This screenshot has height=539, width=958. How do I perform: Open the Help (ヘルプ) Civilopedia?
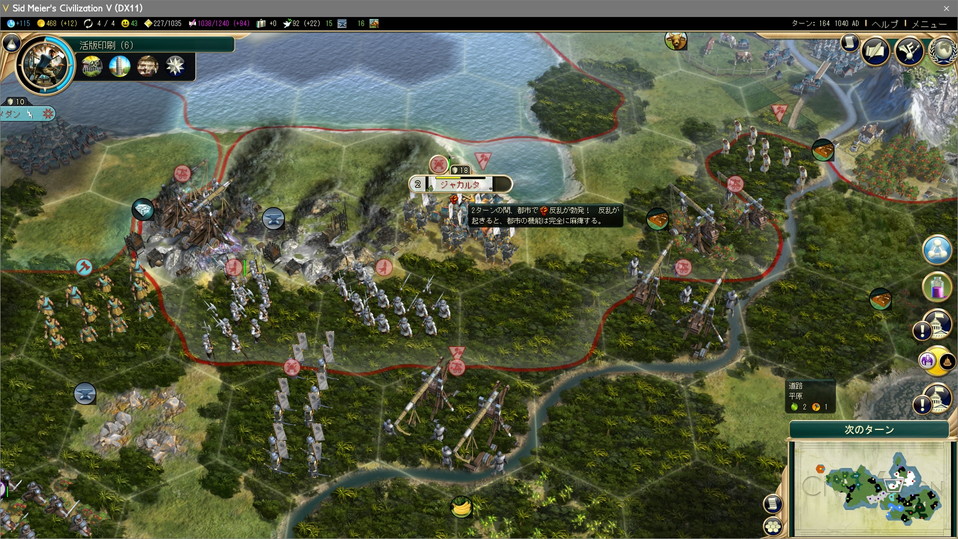pos(885,23)
